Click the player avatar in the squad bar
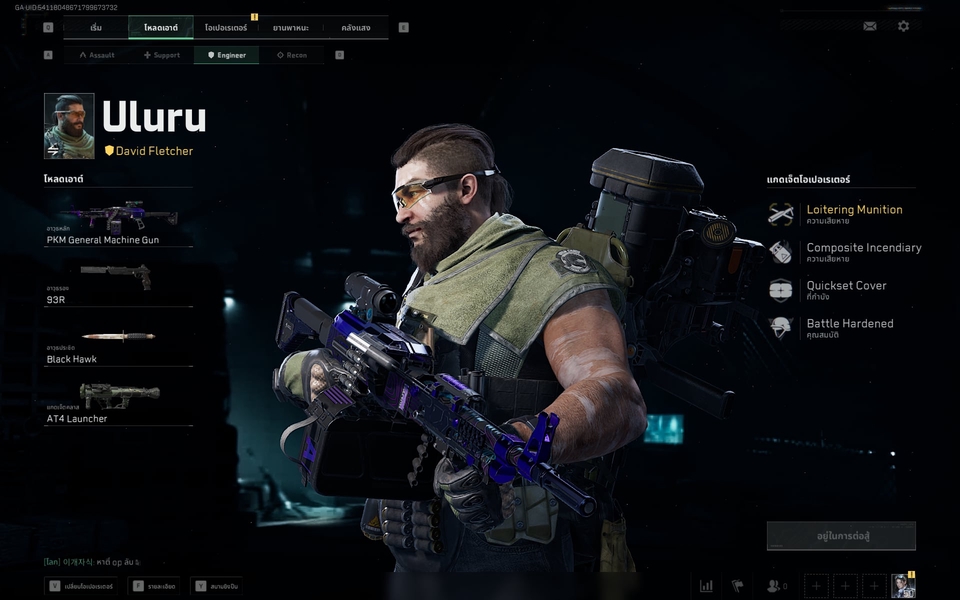This screenshot has height=600, width=960. coord(903,586)
